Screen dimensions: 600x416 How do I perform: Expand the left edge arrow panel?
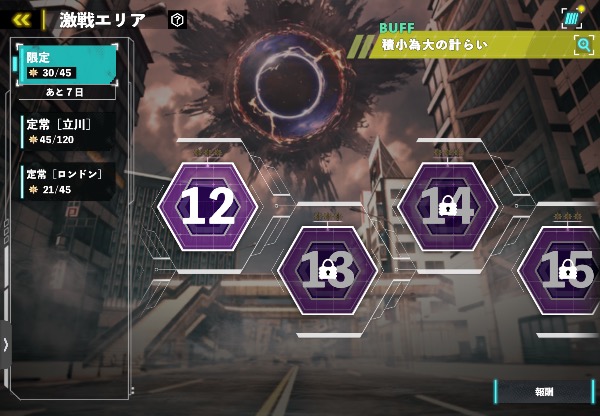click(6, 344)
